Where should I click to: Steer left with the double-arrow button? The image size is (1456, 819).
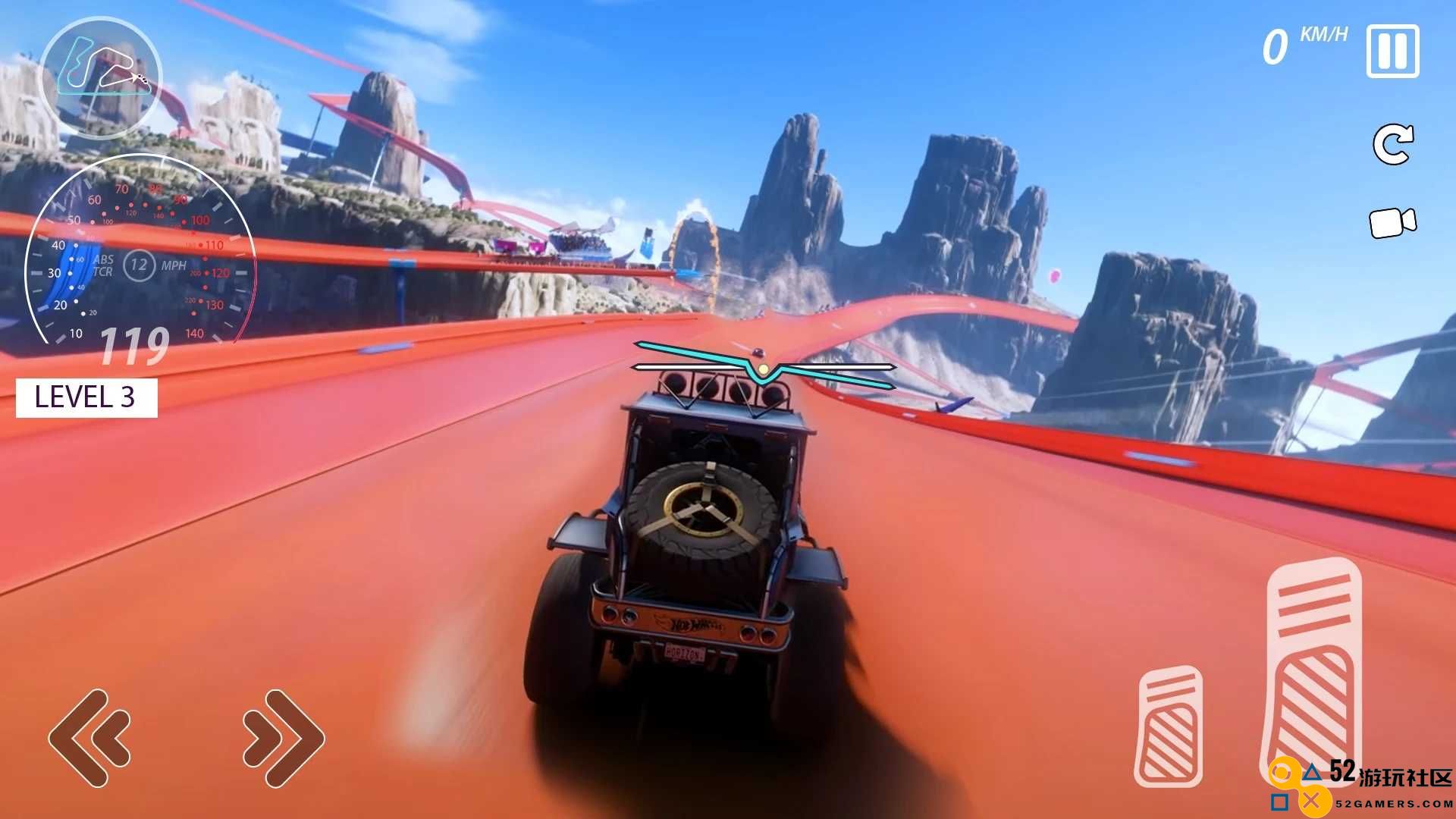89,737
